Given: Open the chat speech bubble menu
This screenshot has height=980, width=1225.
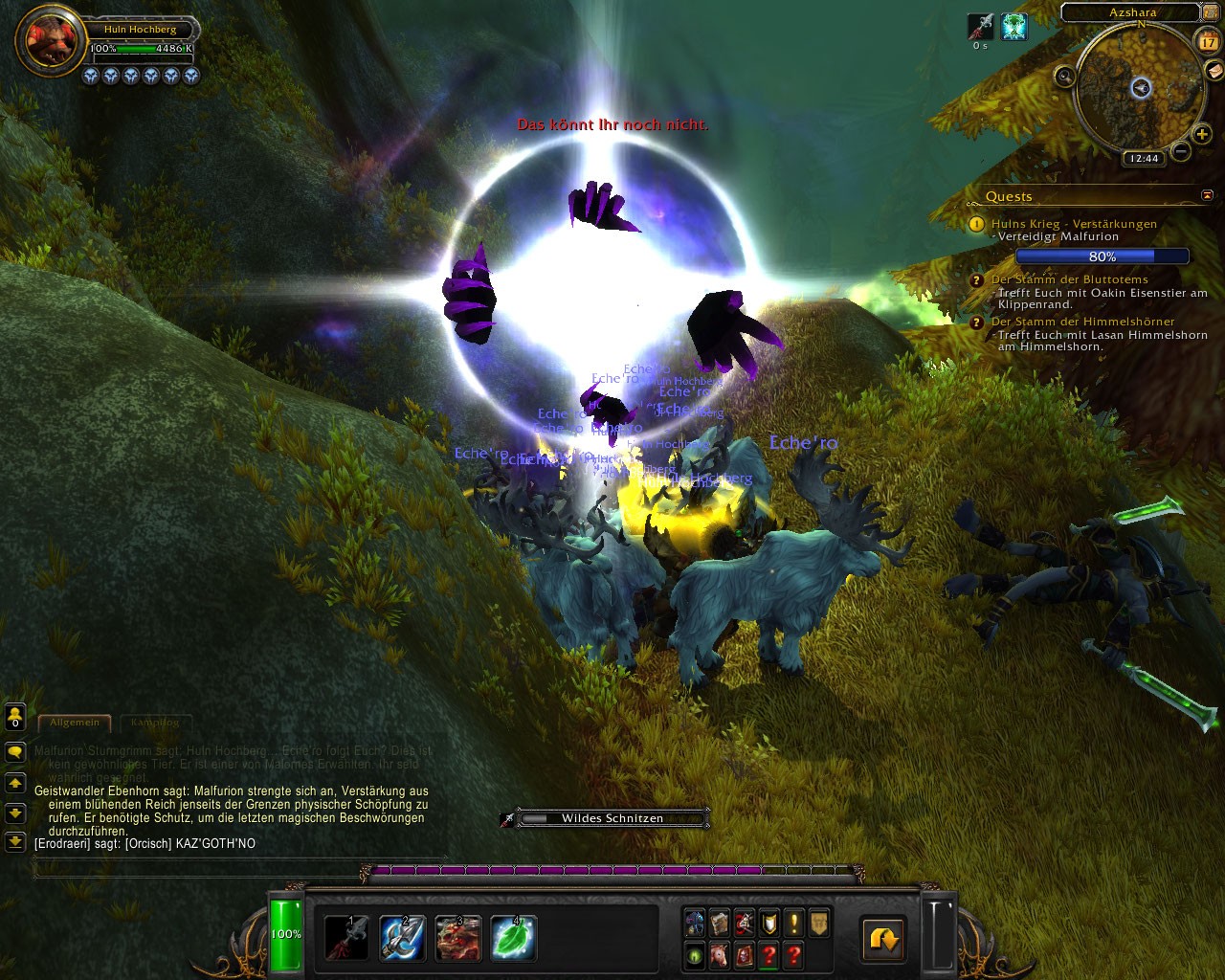Looking at the screenshot, I should pos(15,752).
